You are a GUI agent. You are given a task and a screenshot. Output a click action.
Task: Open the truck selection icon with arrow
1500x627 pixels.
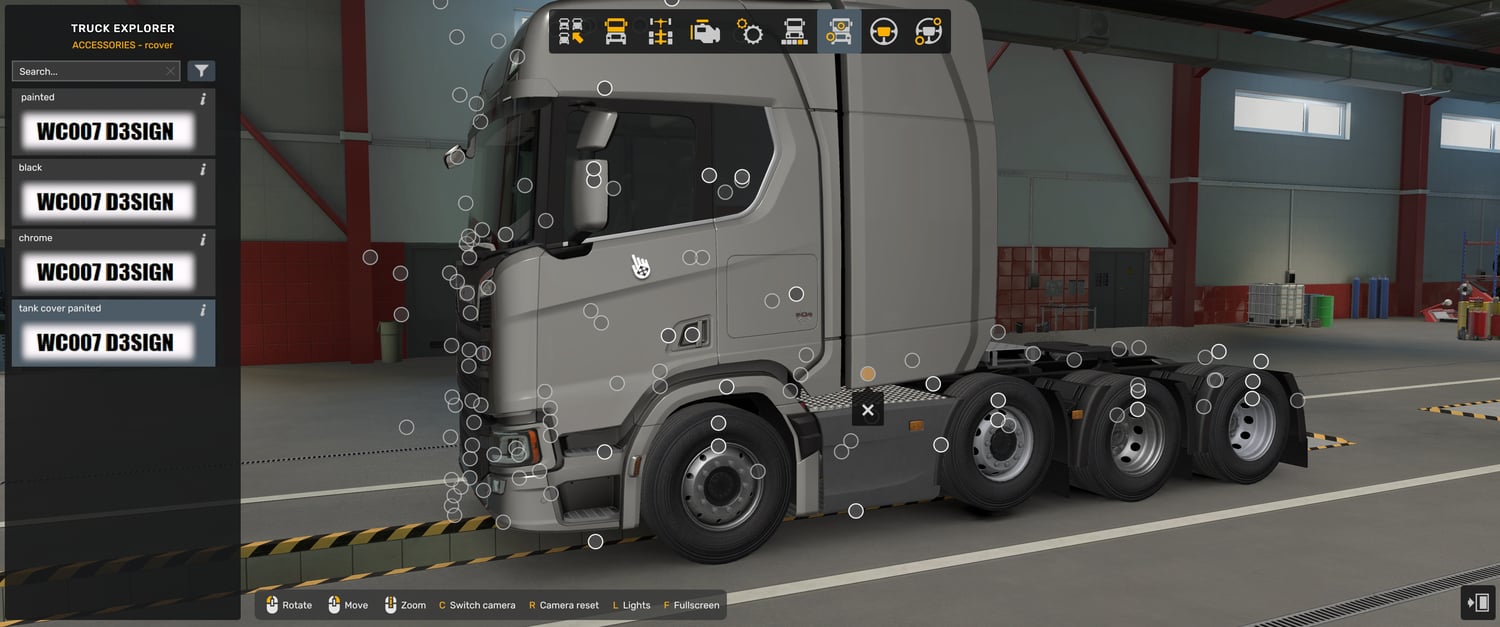pos(571,32)
